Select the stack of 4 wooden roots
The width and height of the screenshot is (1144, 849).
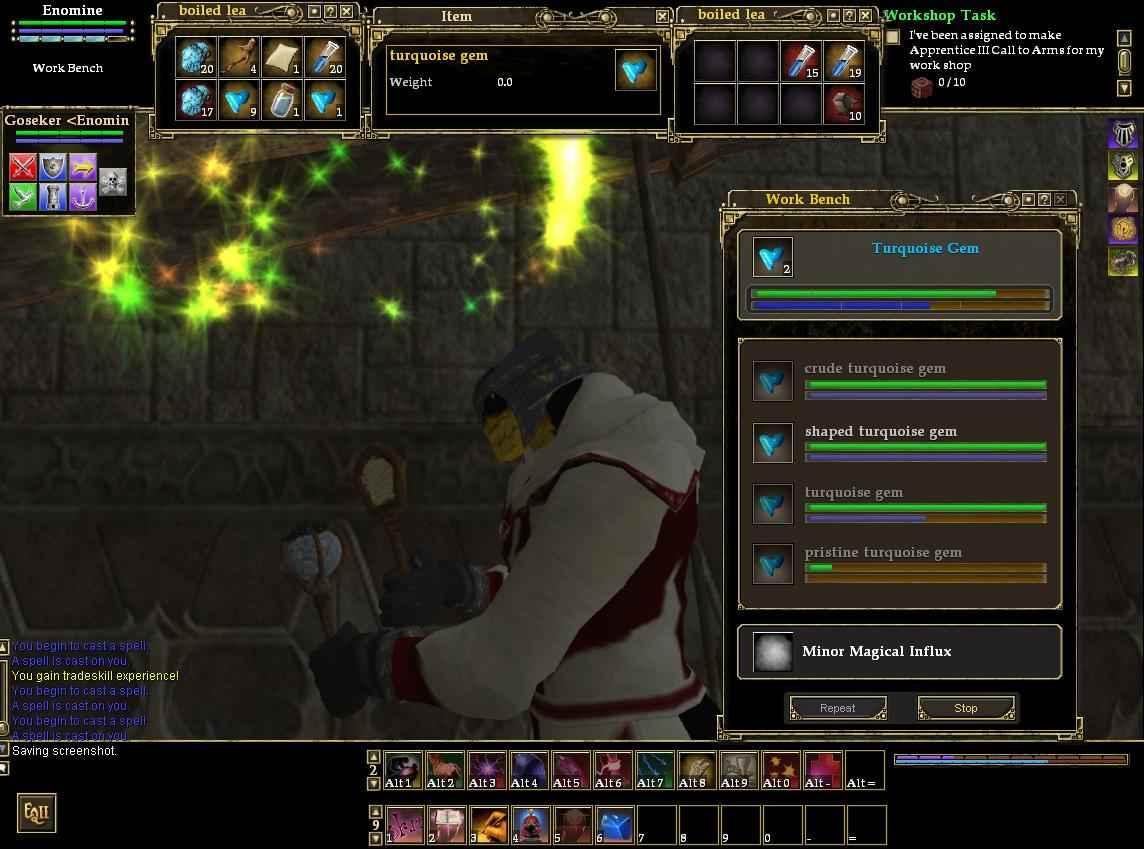(x=238, y=57)
